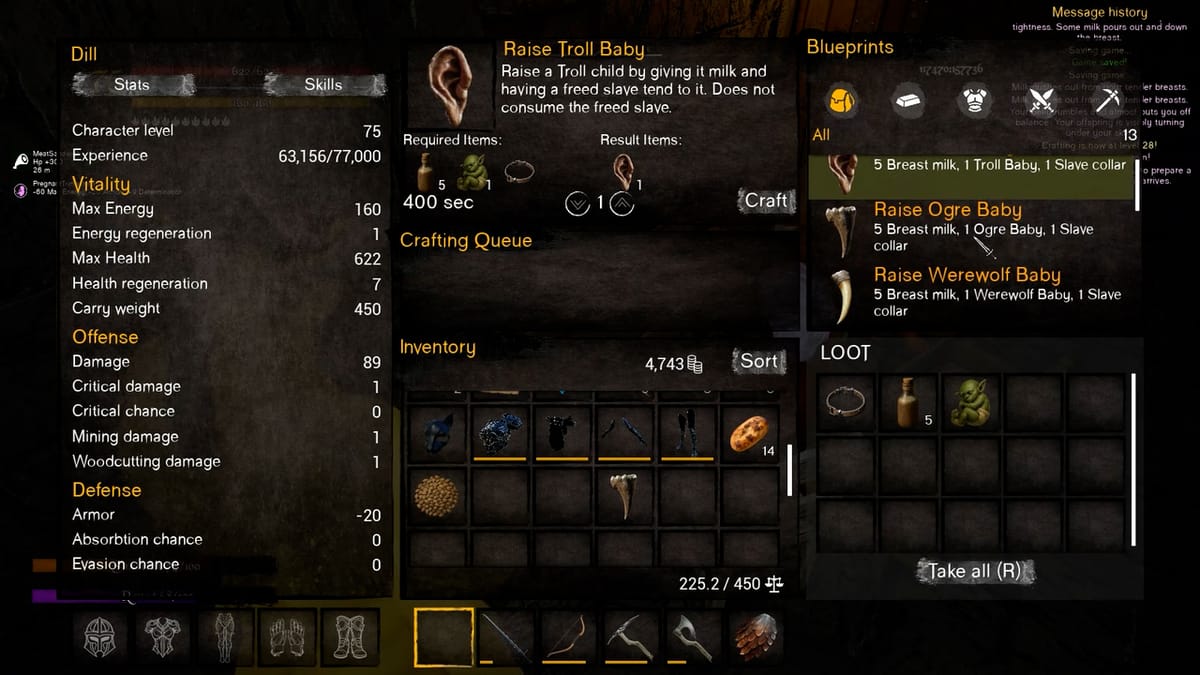This screenshot has height=675, width=1200.
Task: Show the backpack blueprint category
Action: [x=841, y=100]
